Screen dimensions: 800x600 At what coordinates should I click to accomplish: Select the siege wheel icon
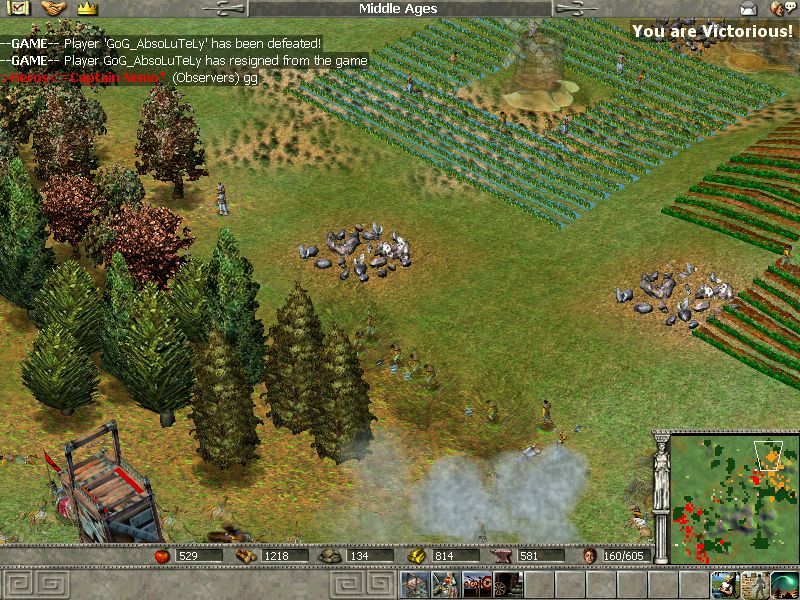click(x=507, y=585)
